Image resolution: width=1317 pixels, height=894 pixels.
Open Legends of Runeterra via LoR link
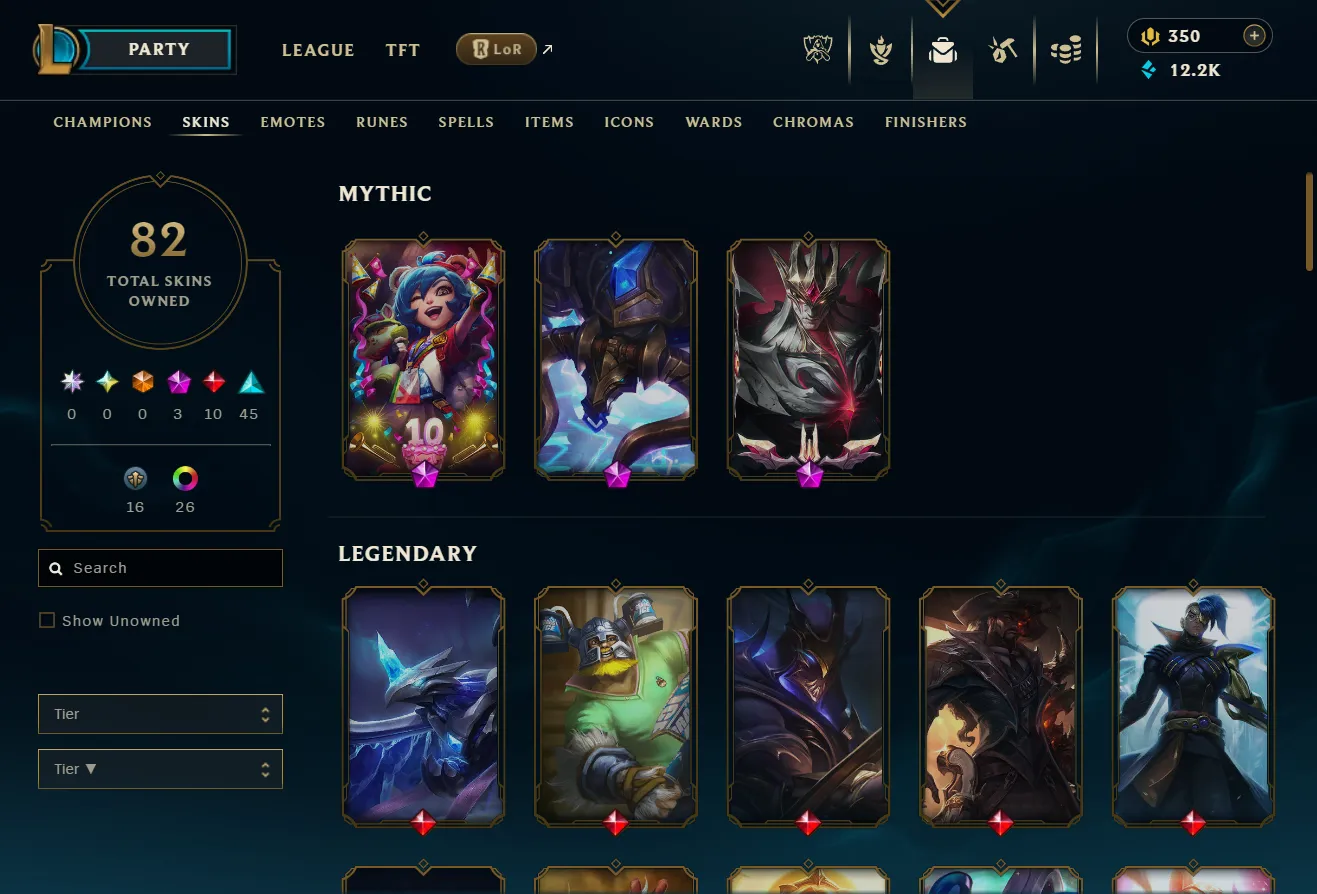[x=496, y=48]
